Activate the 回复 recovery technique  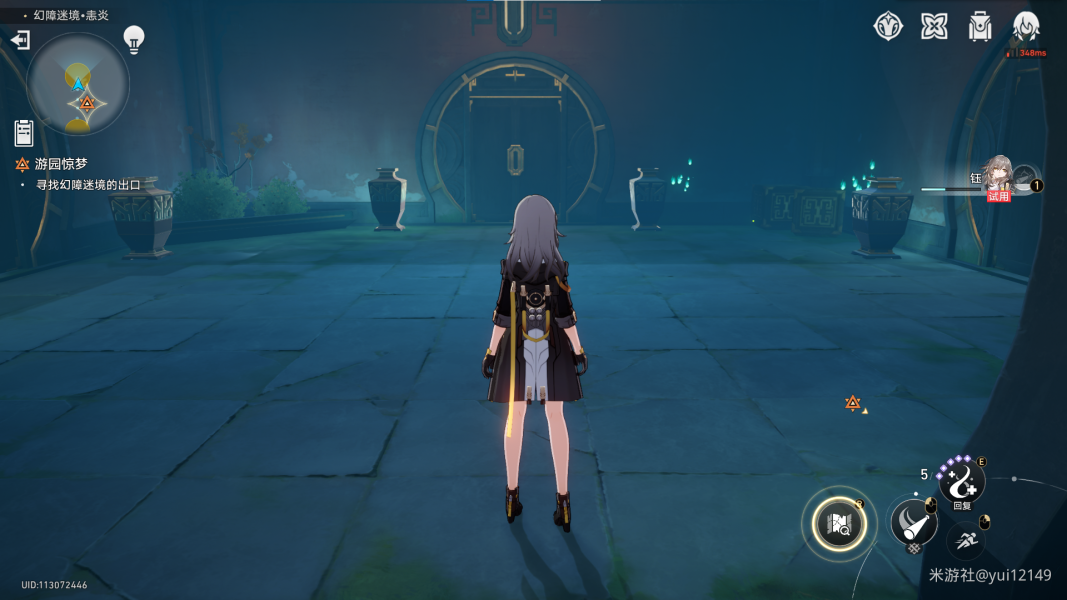961,482
